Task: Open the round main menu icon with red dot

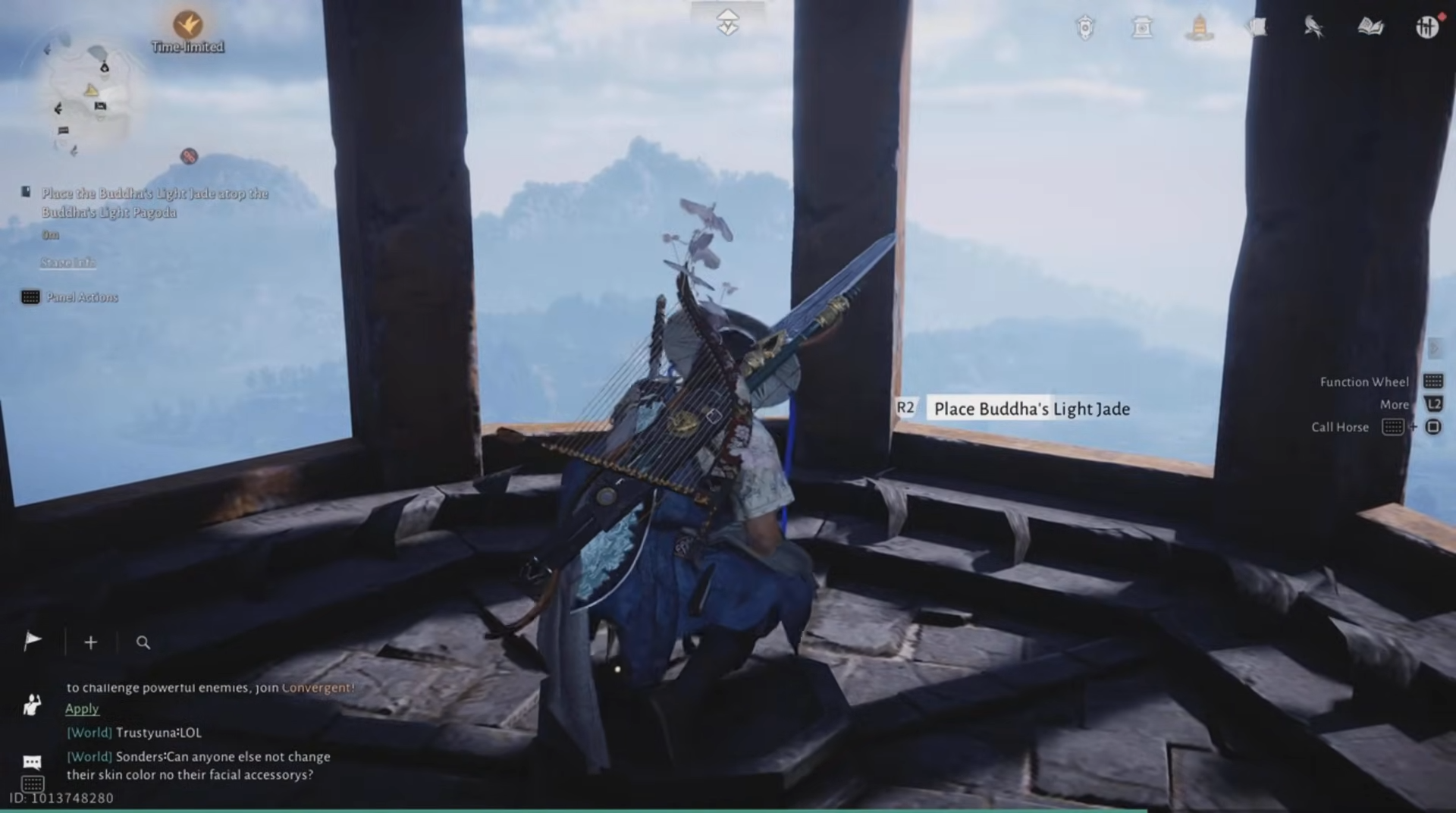Action: [1427, 28]
